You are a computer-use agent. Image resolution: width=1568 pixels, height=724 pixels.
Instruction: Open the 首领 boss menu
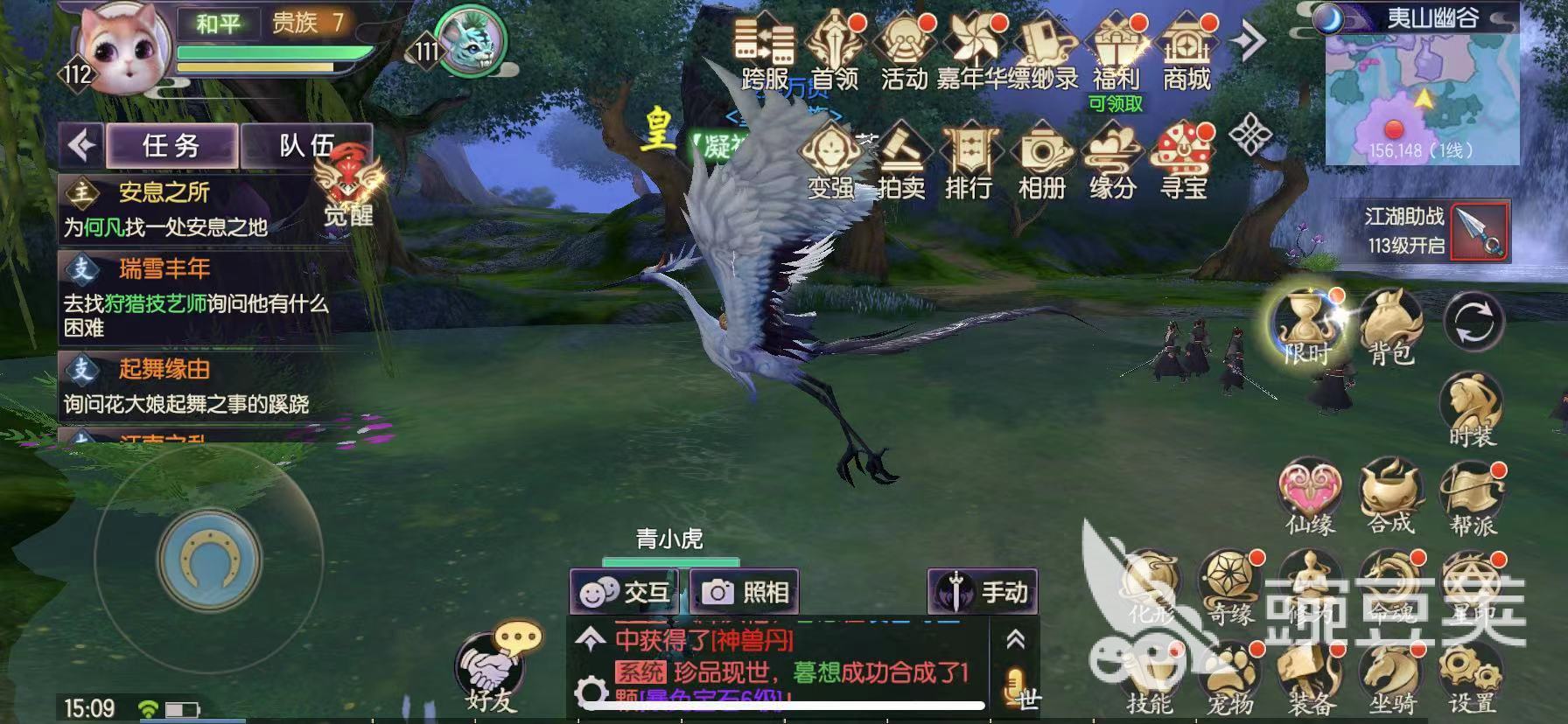click(x=834, y=52)
